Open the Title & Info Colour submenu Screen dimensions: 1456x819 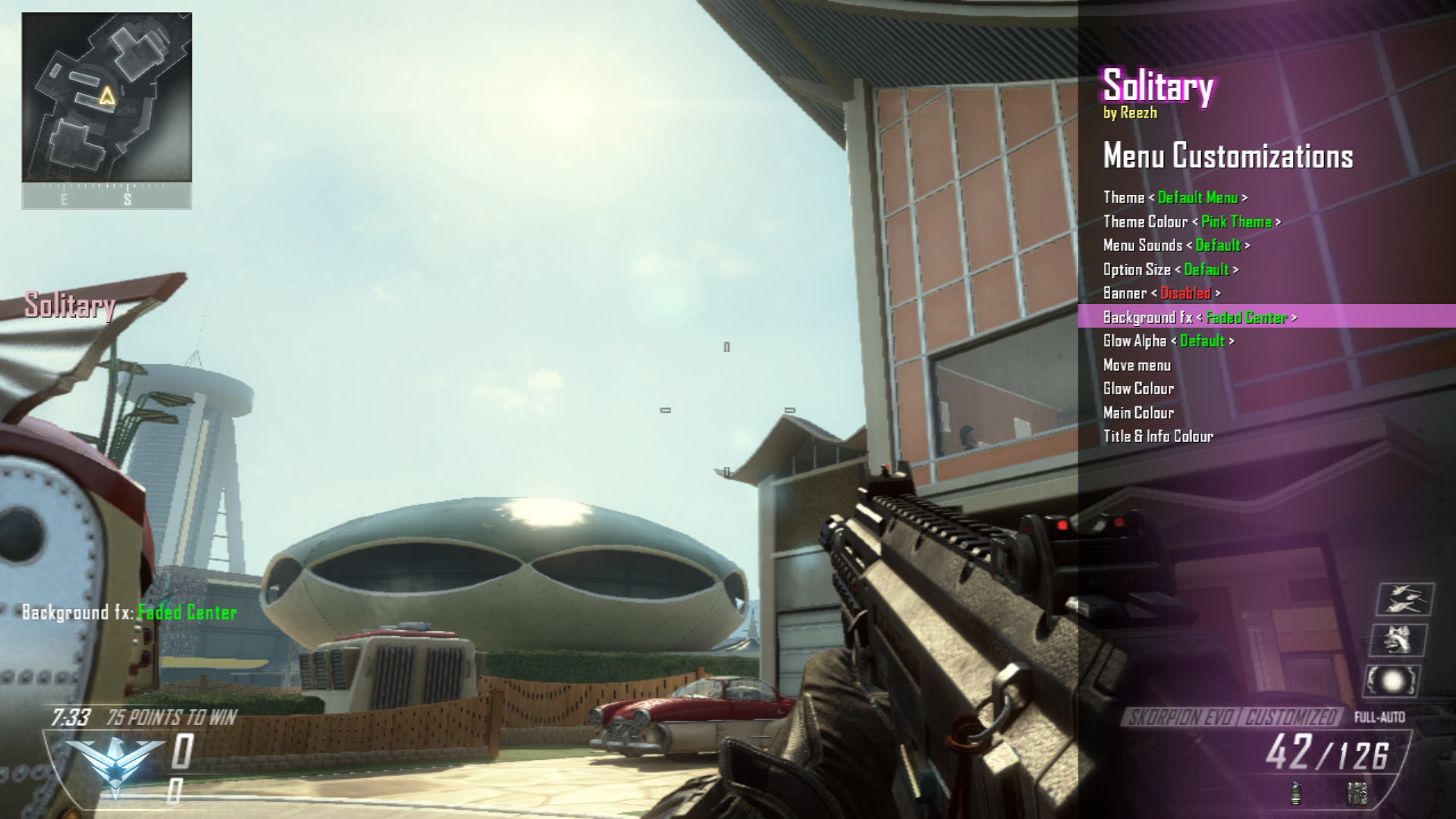click(1158, 437)
